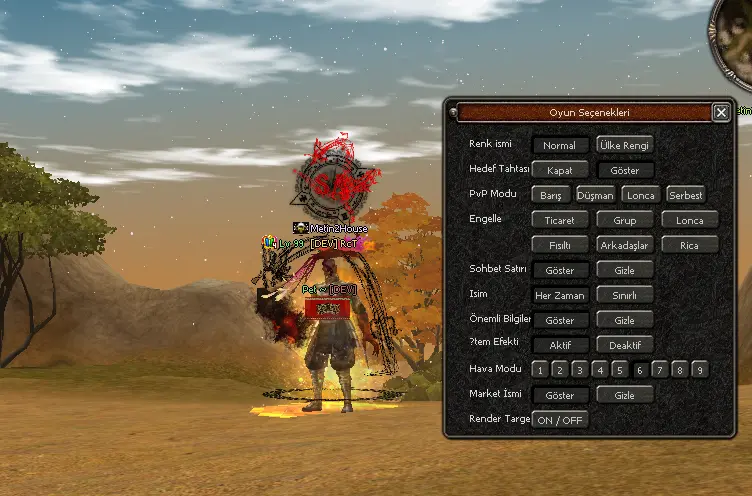Set PvP Modu to Serbest
The image size is (752, 496).
[686, 195]
